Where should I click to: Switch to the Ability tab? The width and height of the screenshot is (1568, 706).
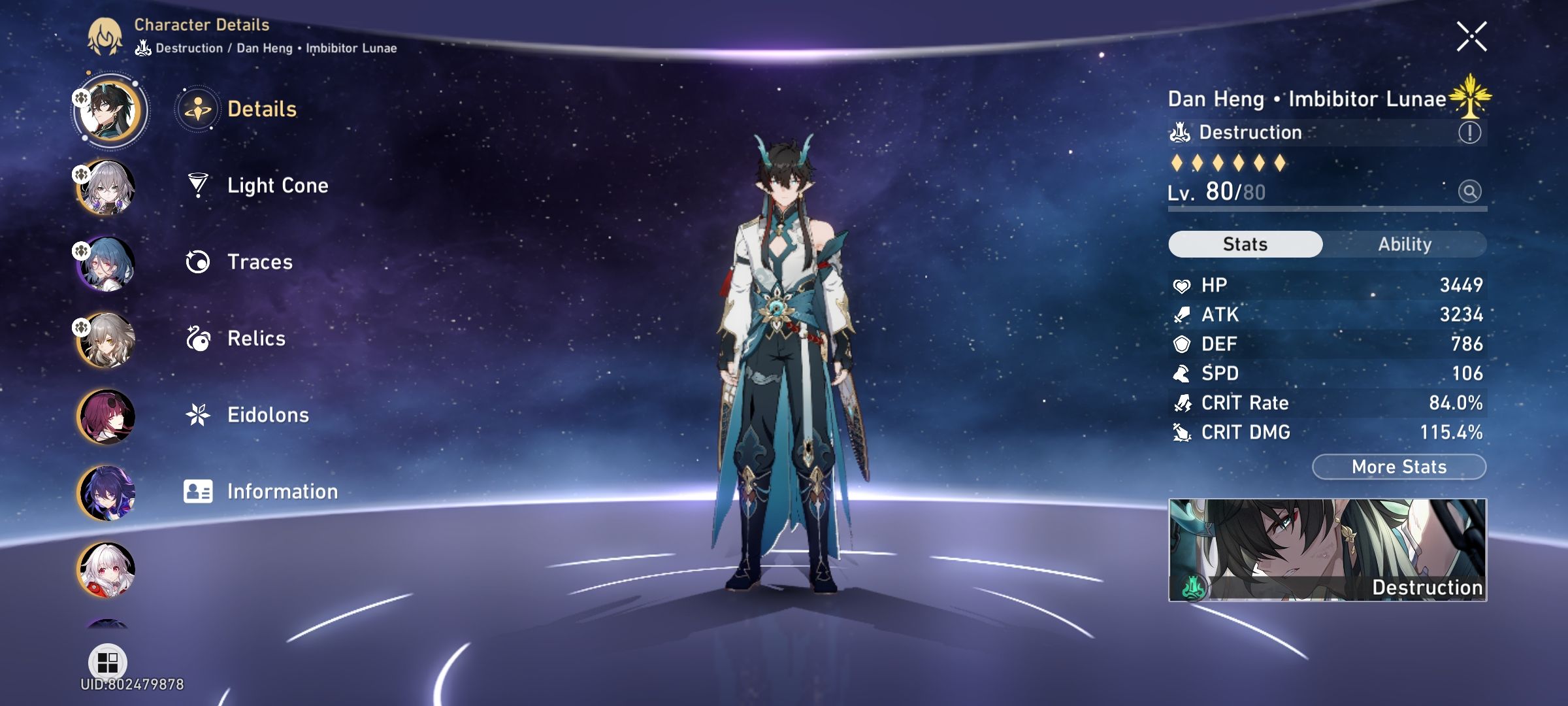(x=1406, y=244)
